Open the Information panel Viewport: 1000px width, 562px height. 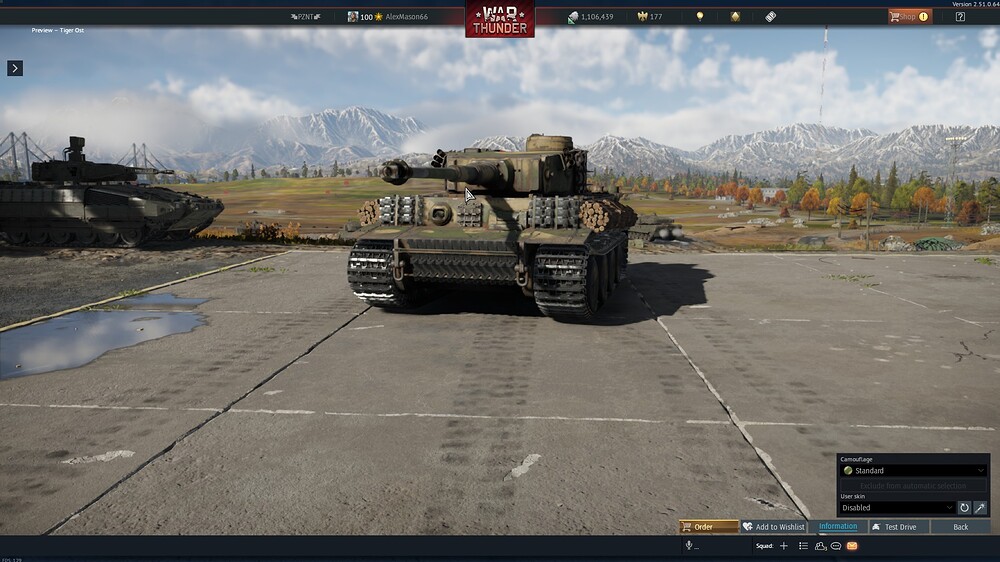(x=837, y=527)
